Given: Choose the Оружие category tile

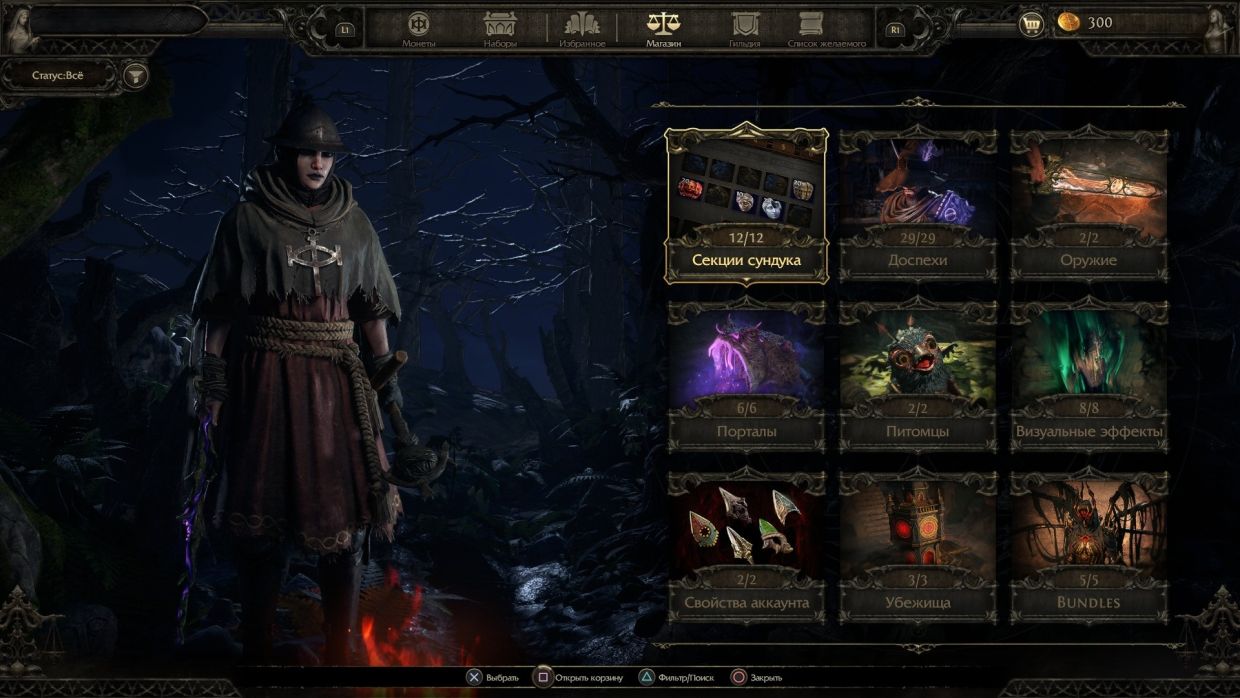Looking at the screenshot, I should coord(1089,204).
